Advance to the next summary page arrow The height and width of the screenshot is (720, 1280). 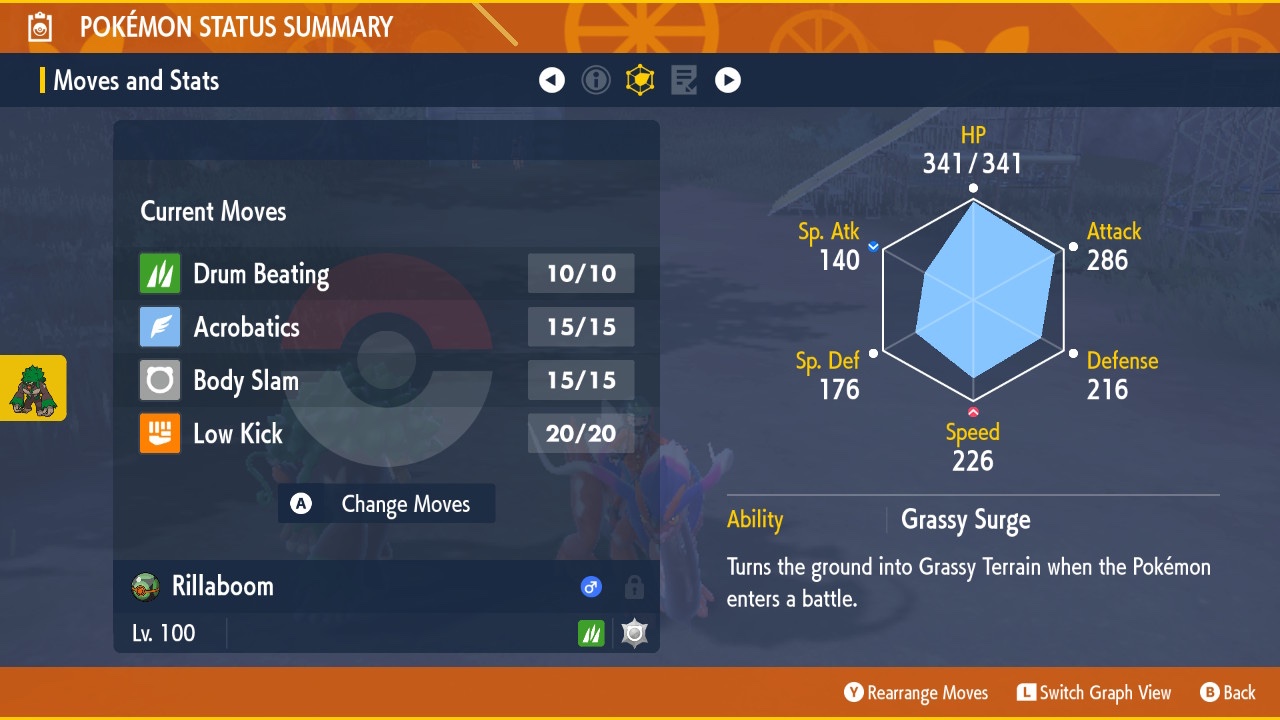pos(728,80)
